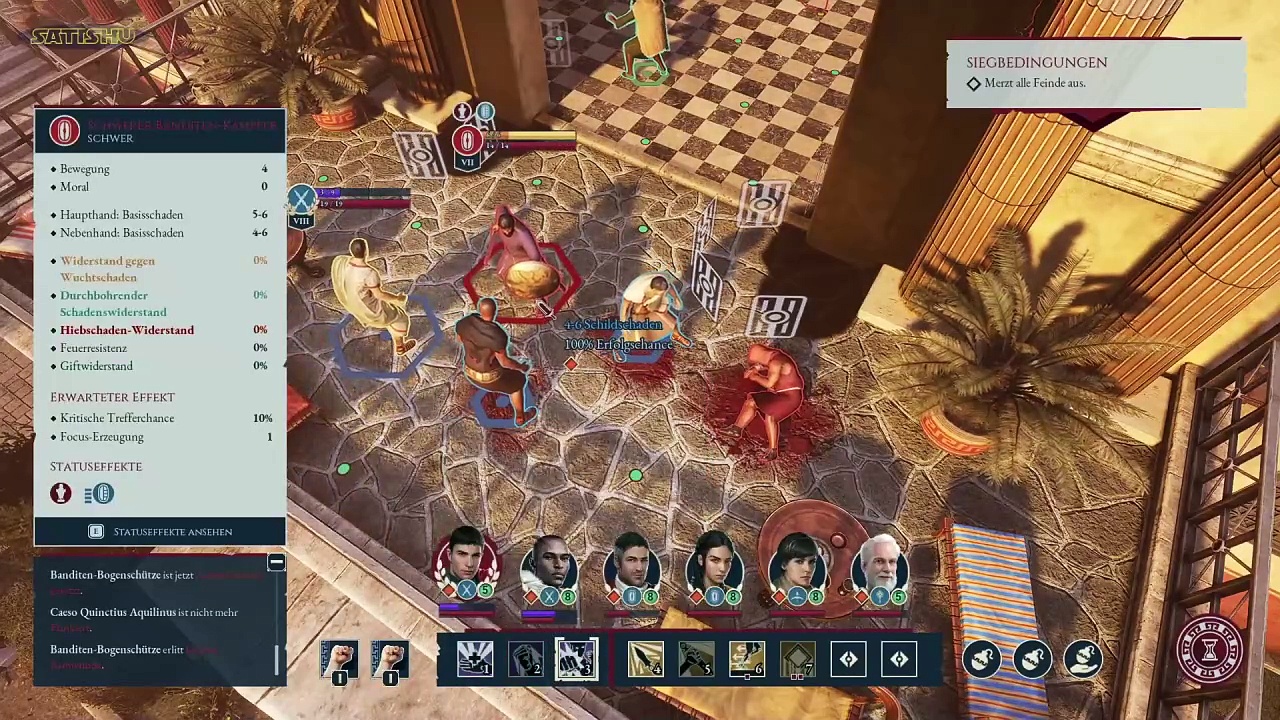Collapse the combat log with the minus button
This screenshot has width=1280, height=720.
276,563
